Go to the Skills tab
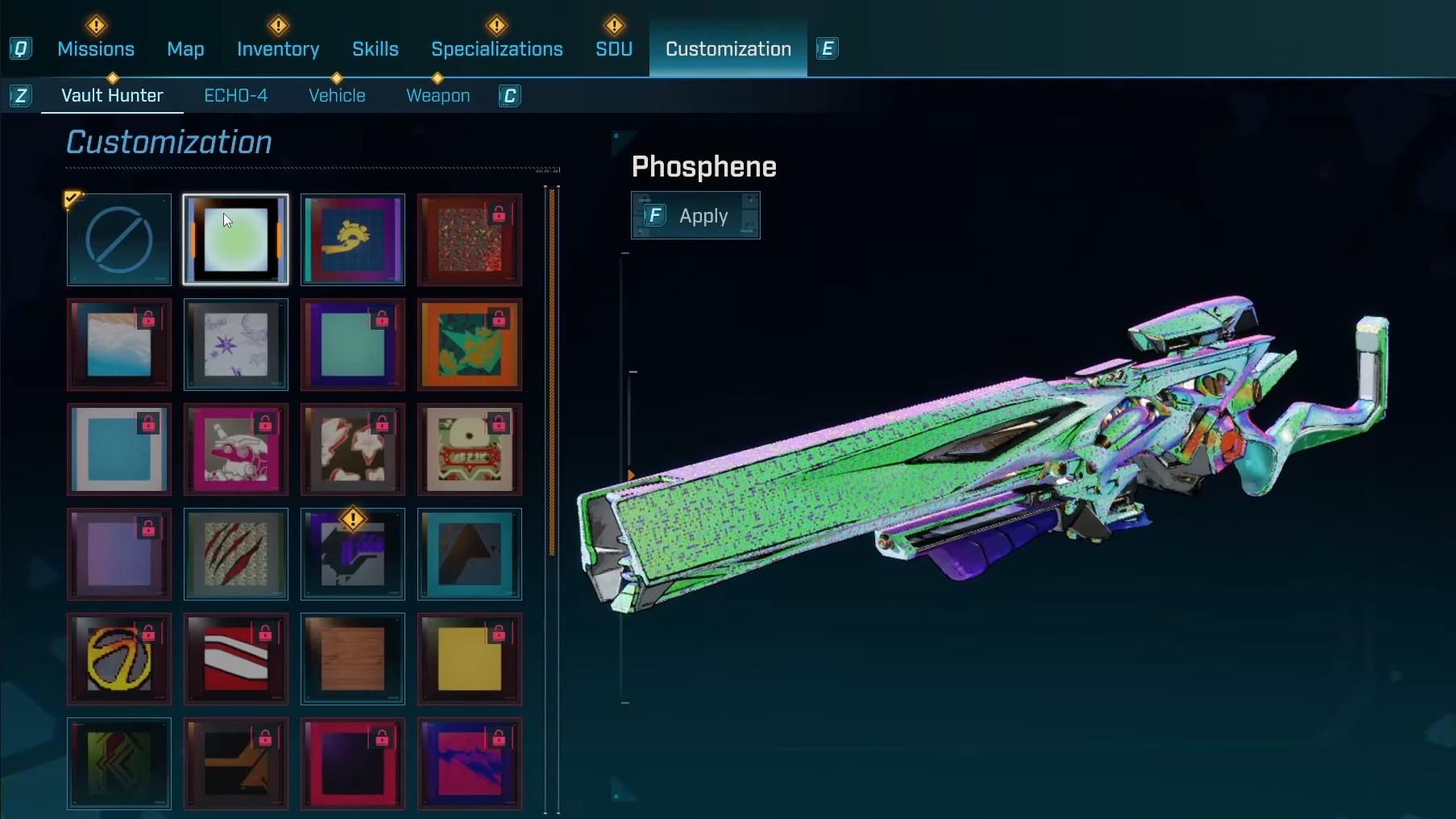Viewport: 1456px width, 819px height. tap(375, 49)
